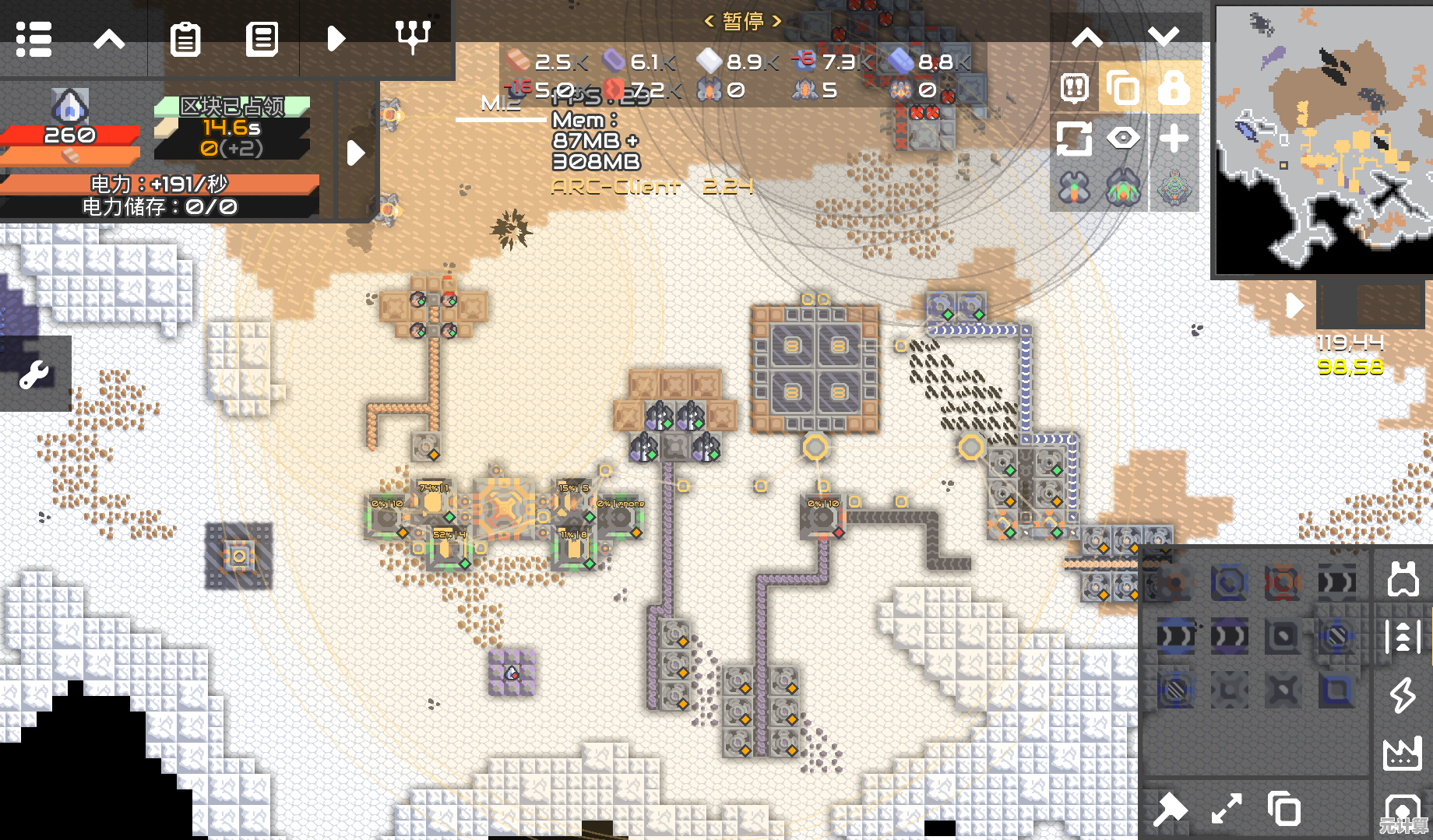Open the clipboard schematics button
This screenshot has width=1433, height=840.
click(x=185, y=38)
